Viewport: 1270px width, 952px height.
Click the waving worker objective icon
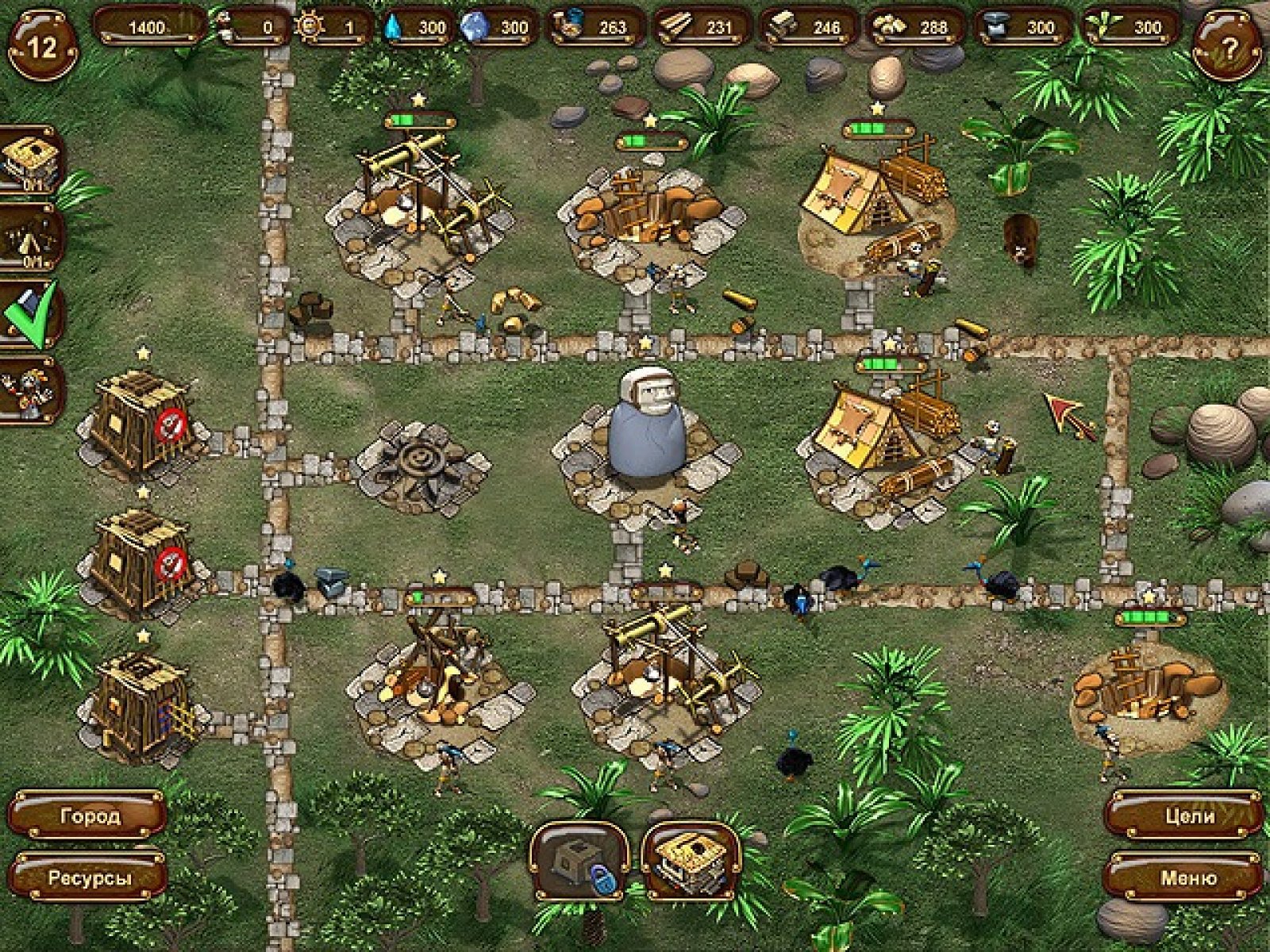(x=32, y=390)
